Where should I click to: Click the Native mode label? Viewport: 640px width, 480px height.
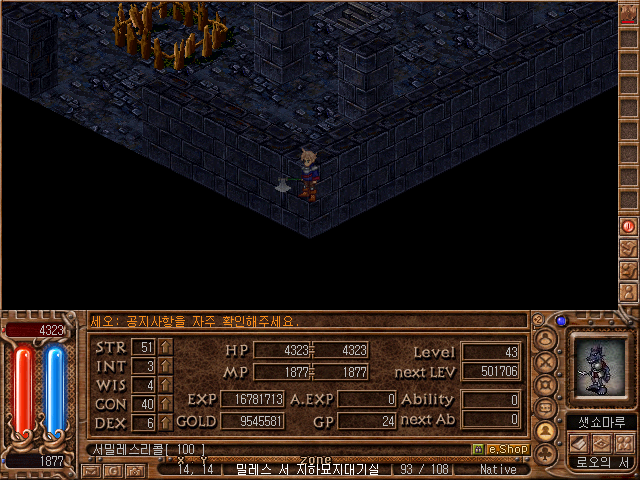click(x=497, y=469)
